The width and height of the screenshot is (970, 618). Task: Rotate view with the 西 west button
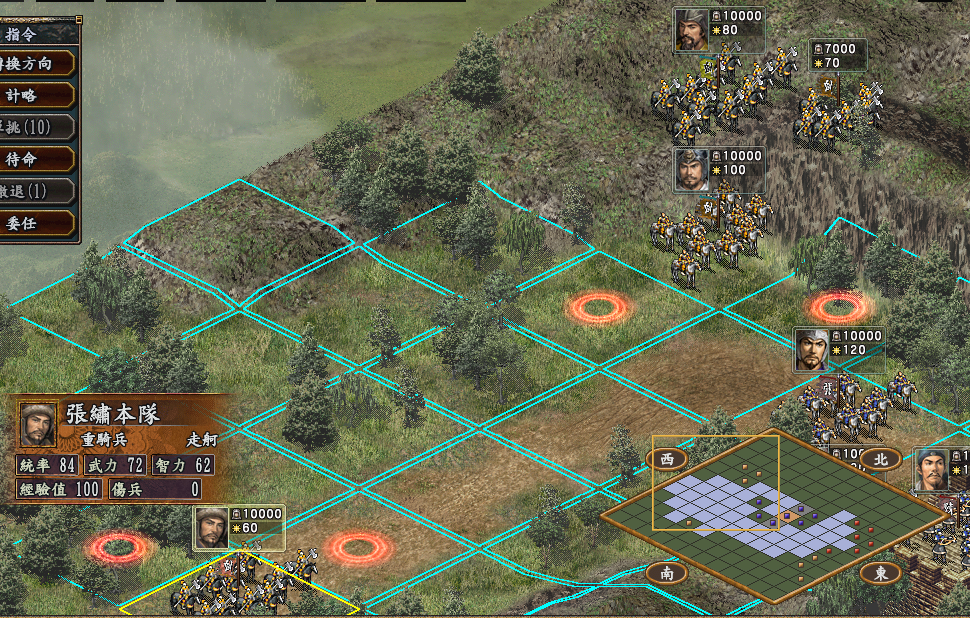coord(667,459)
